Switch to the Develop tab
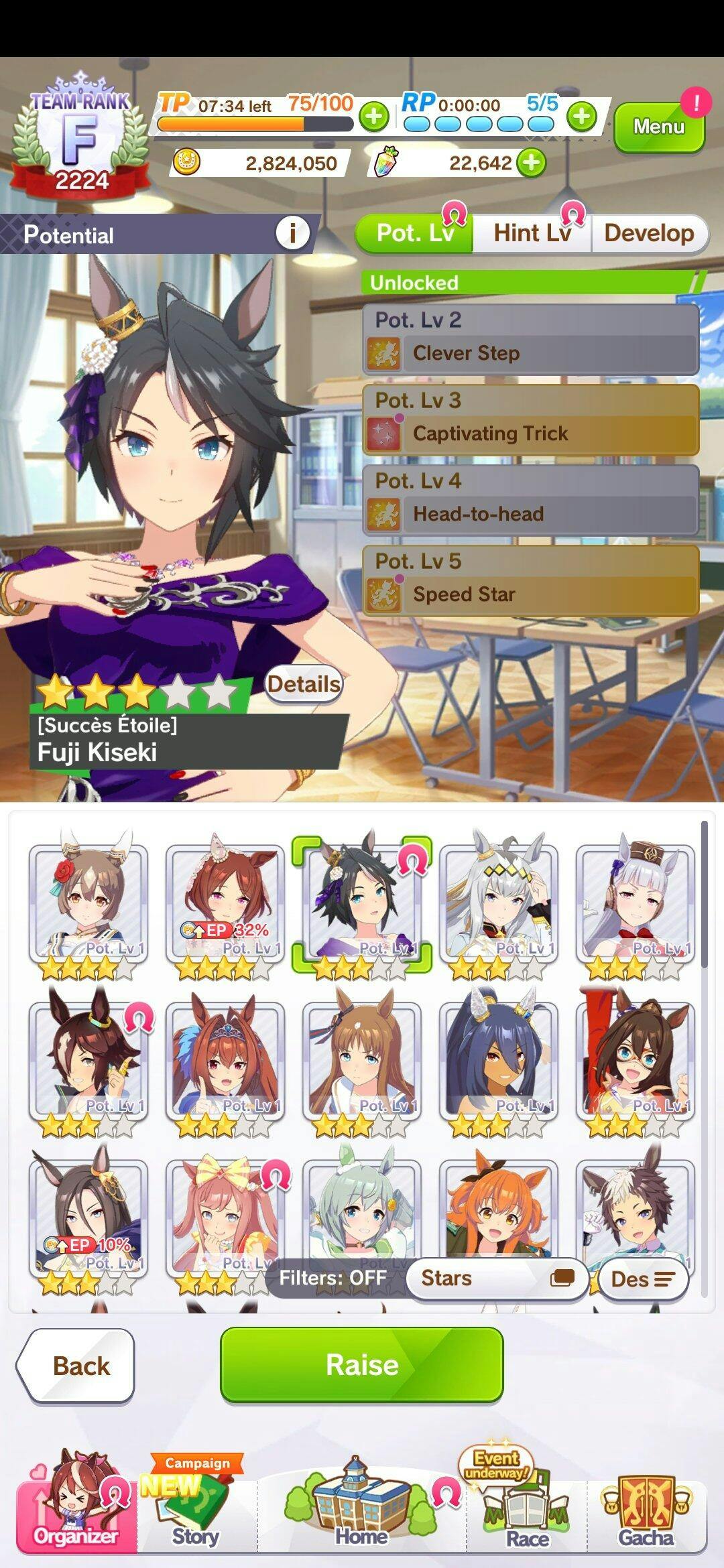The height and width of the screenshot is (1568, 724). point(648,233)
